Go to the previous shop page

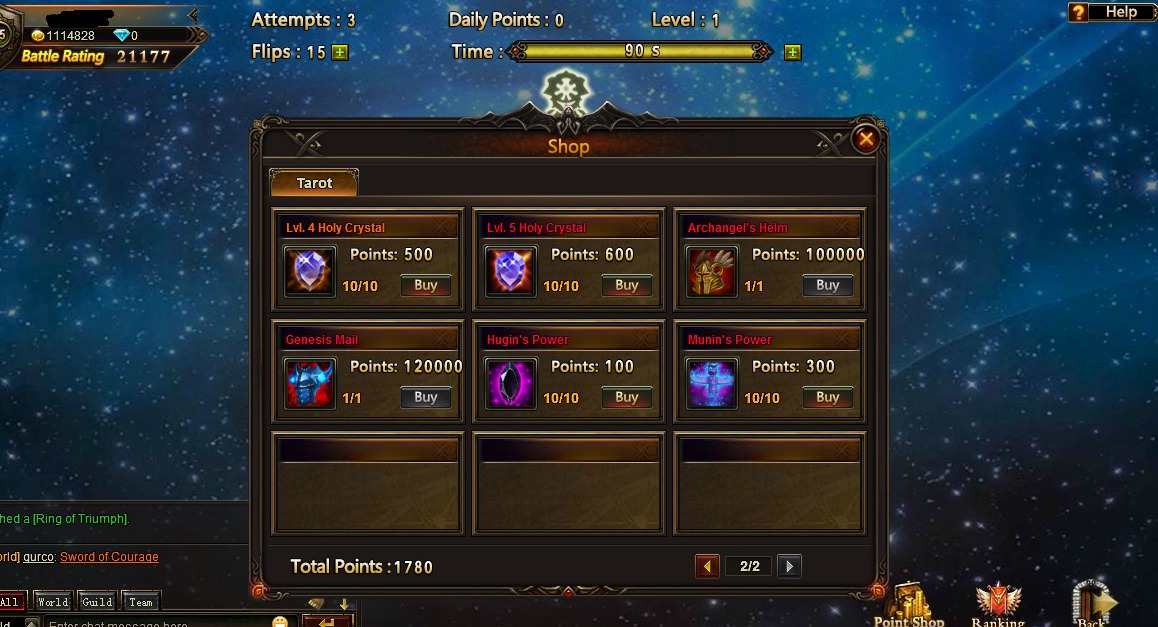pos(707,567)
